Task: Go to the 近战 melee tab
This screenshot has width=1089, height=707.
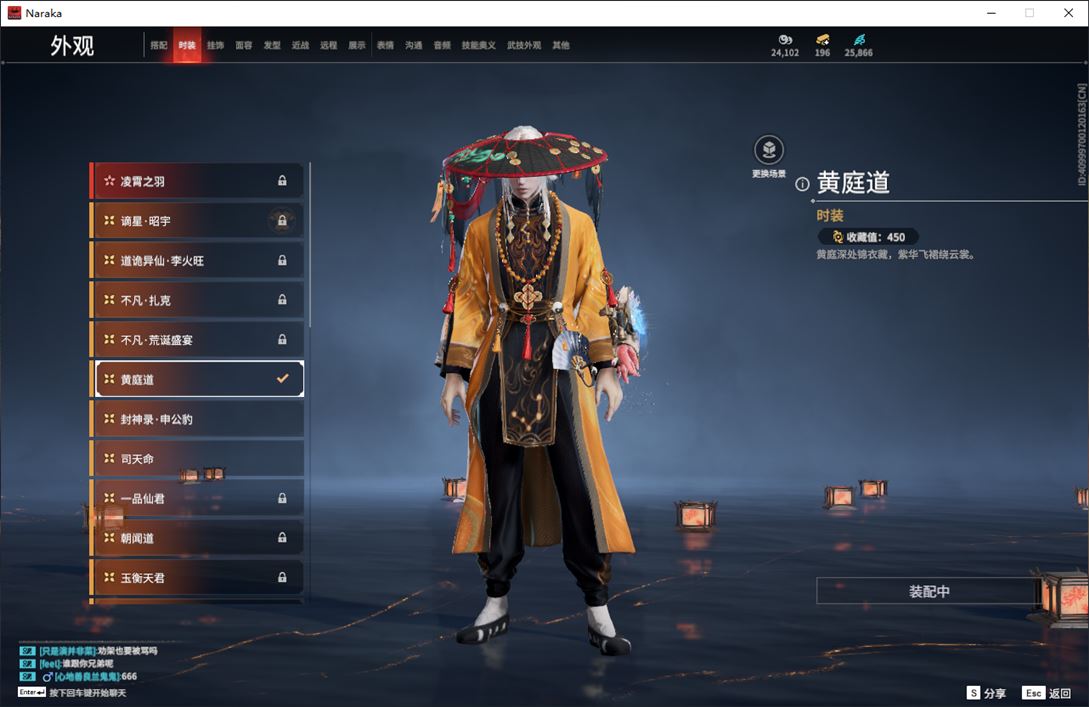Action: pyautogui.click(x=300, y=46)
